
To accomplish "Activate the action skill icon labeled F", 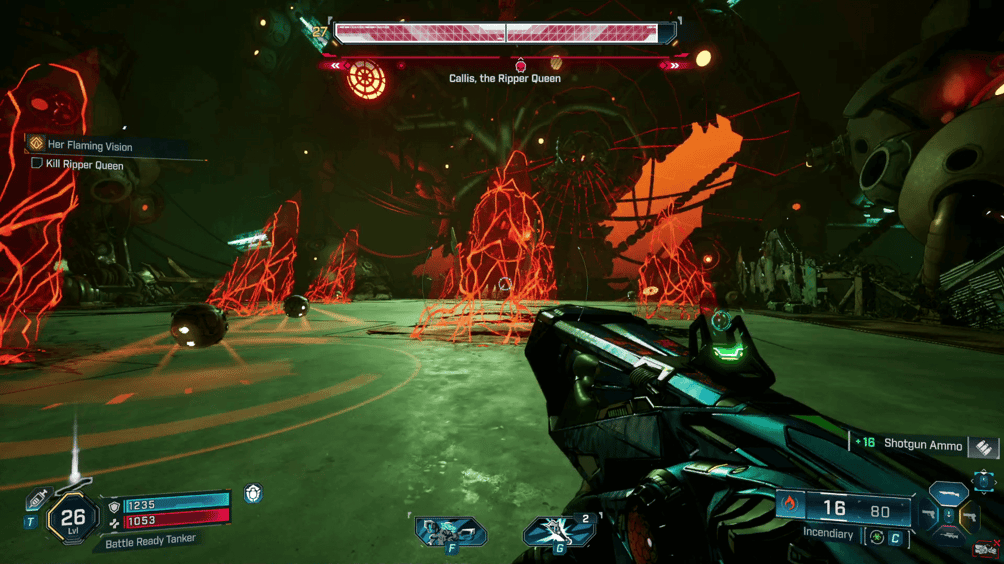I will click(x=451, y=530).
